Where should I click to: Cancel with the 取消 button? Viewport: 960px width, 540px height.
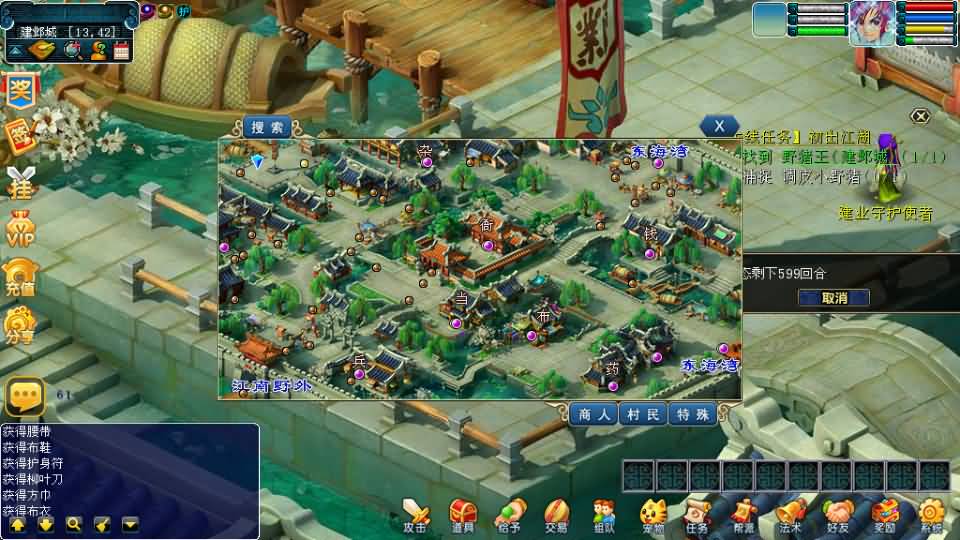point(833,297)
